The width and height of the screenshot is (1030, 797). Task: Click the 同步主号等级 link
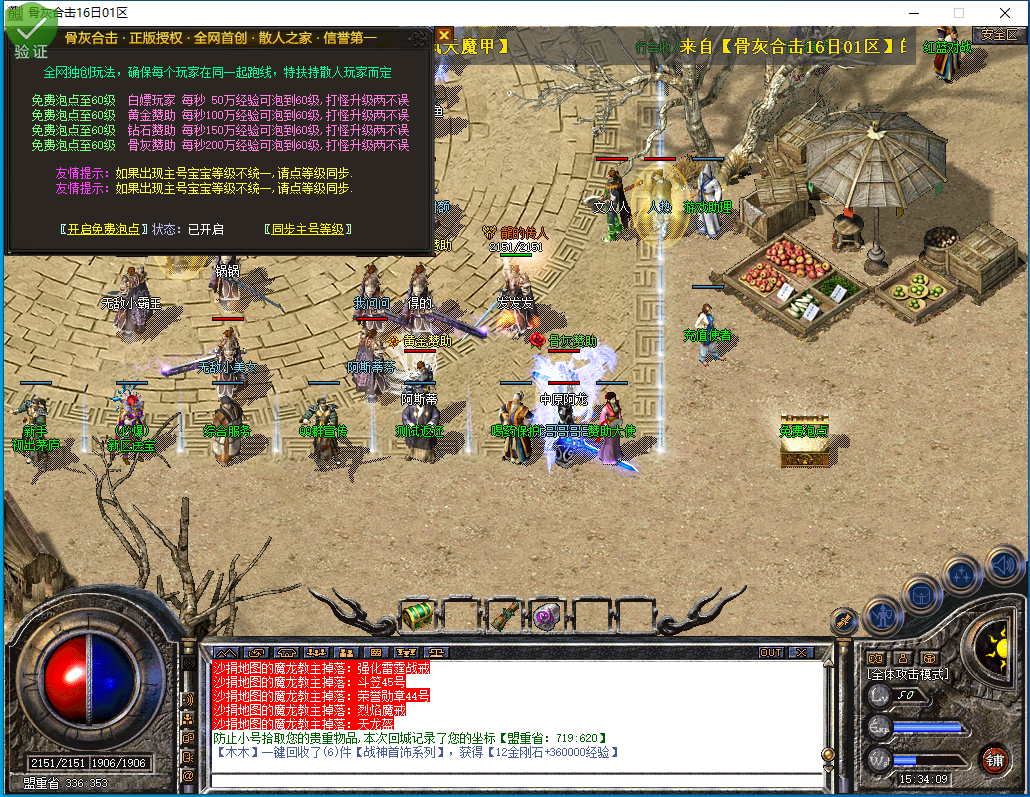coord(308,229)
